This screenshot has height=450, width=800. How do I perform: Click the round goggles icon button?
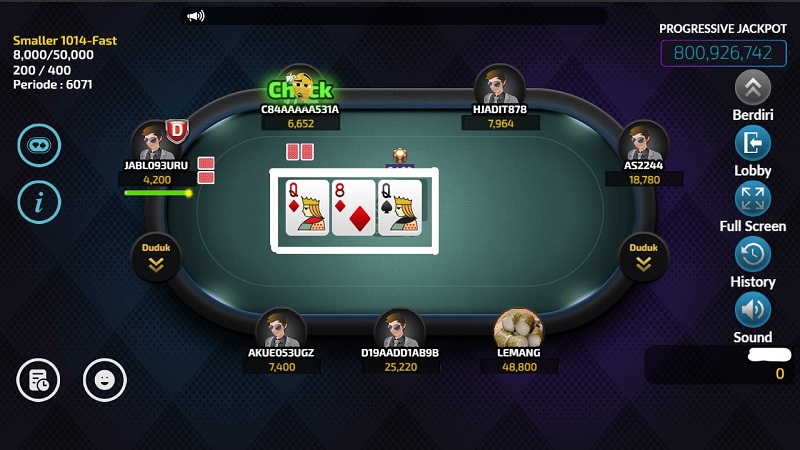pyautogui.click(x=39, y=145)
